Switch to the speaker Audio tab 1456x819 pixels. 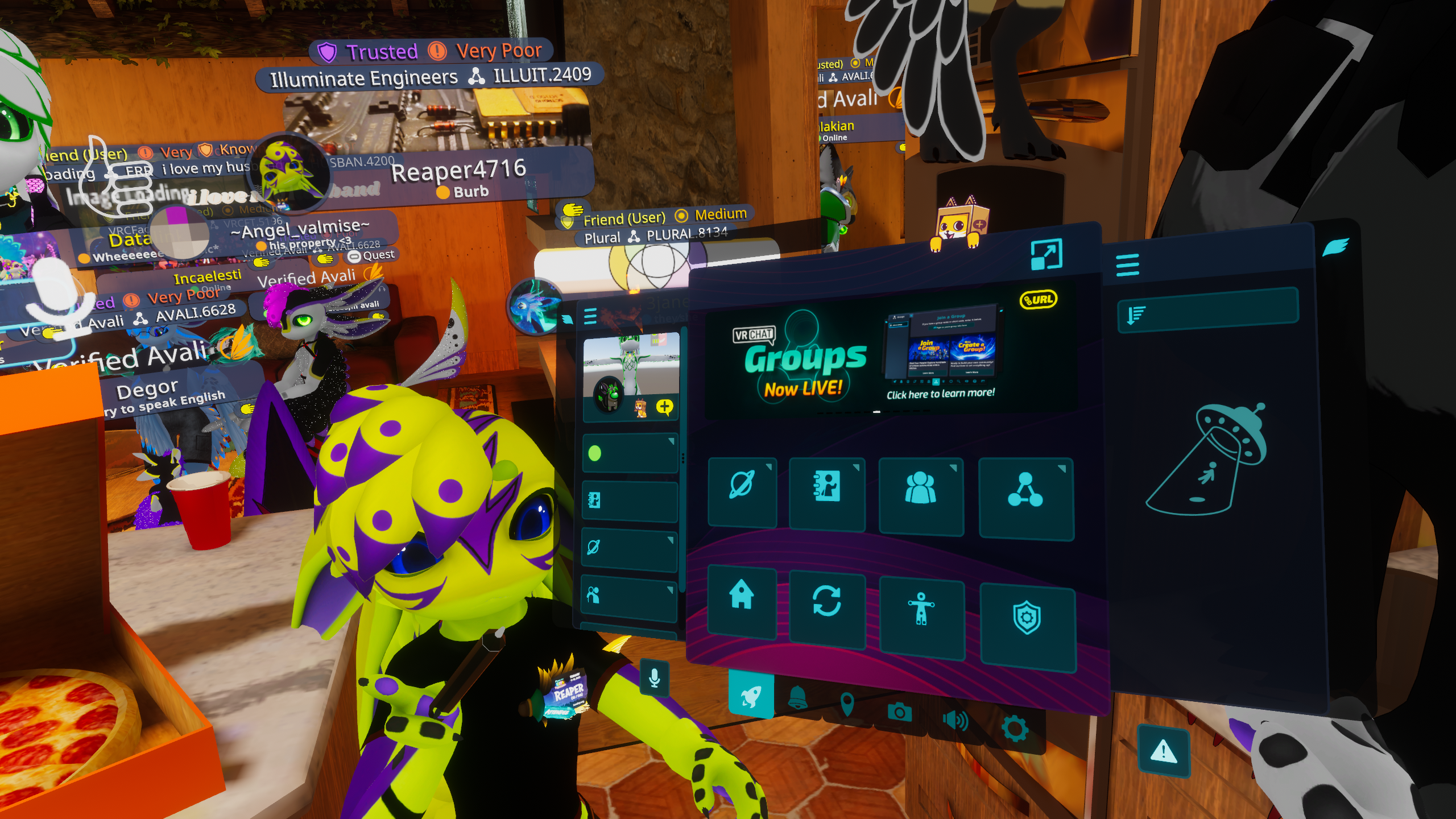click(x=955, y=720)
